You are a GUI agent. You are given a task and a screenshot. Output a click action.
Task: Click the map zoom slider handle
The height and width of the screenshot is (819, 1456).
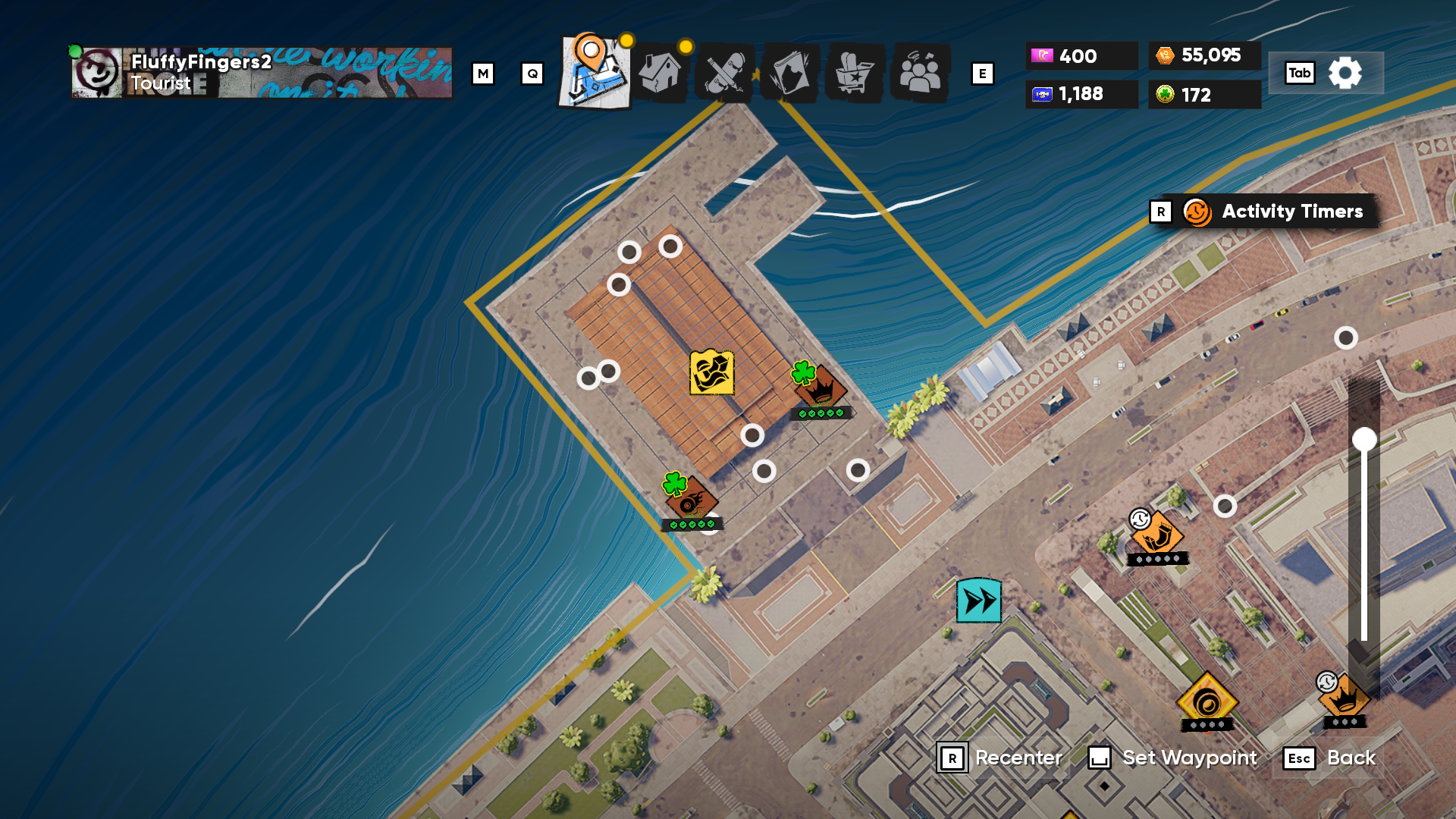[x=1364, y=439]
